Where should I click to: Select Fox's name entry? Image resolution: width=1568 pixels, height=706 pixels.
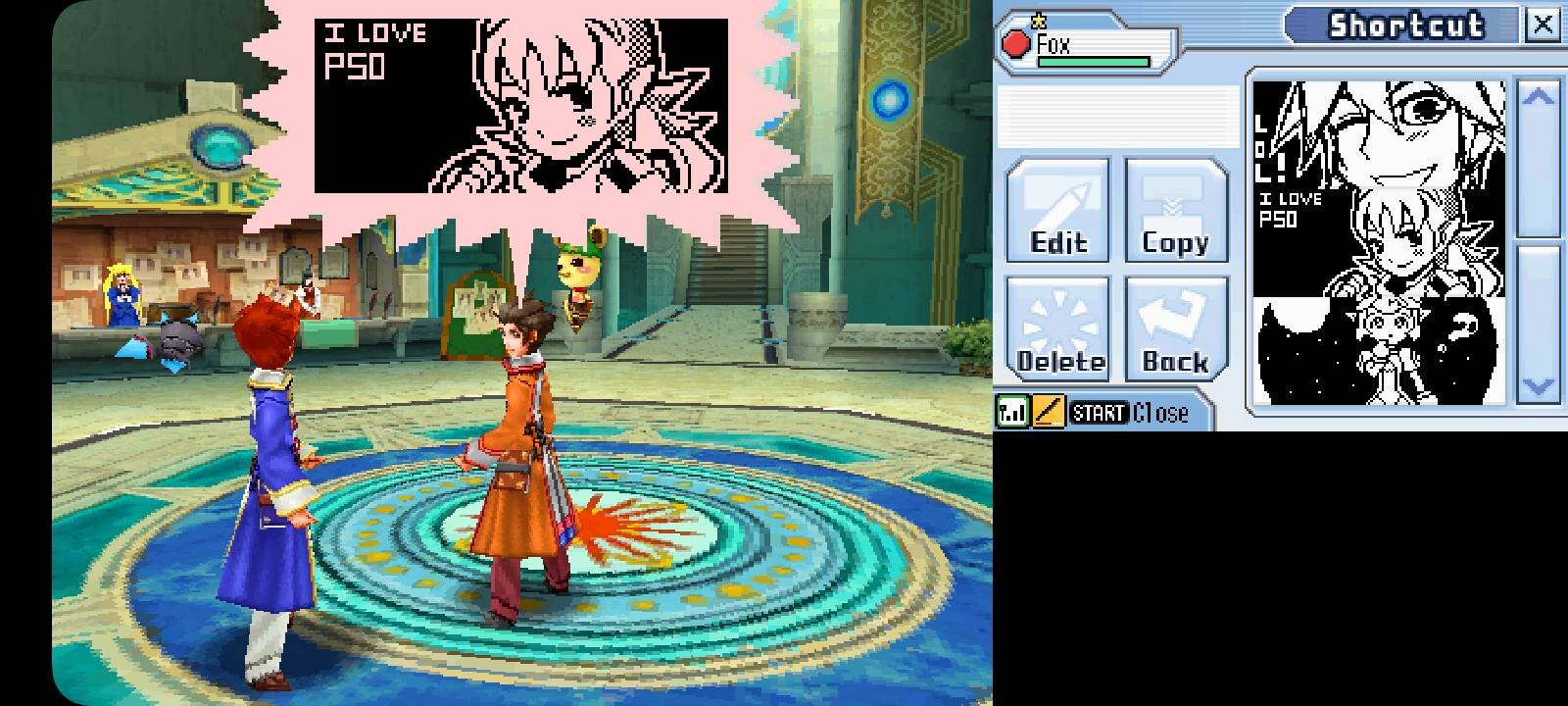tap(1058, 41)
